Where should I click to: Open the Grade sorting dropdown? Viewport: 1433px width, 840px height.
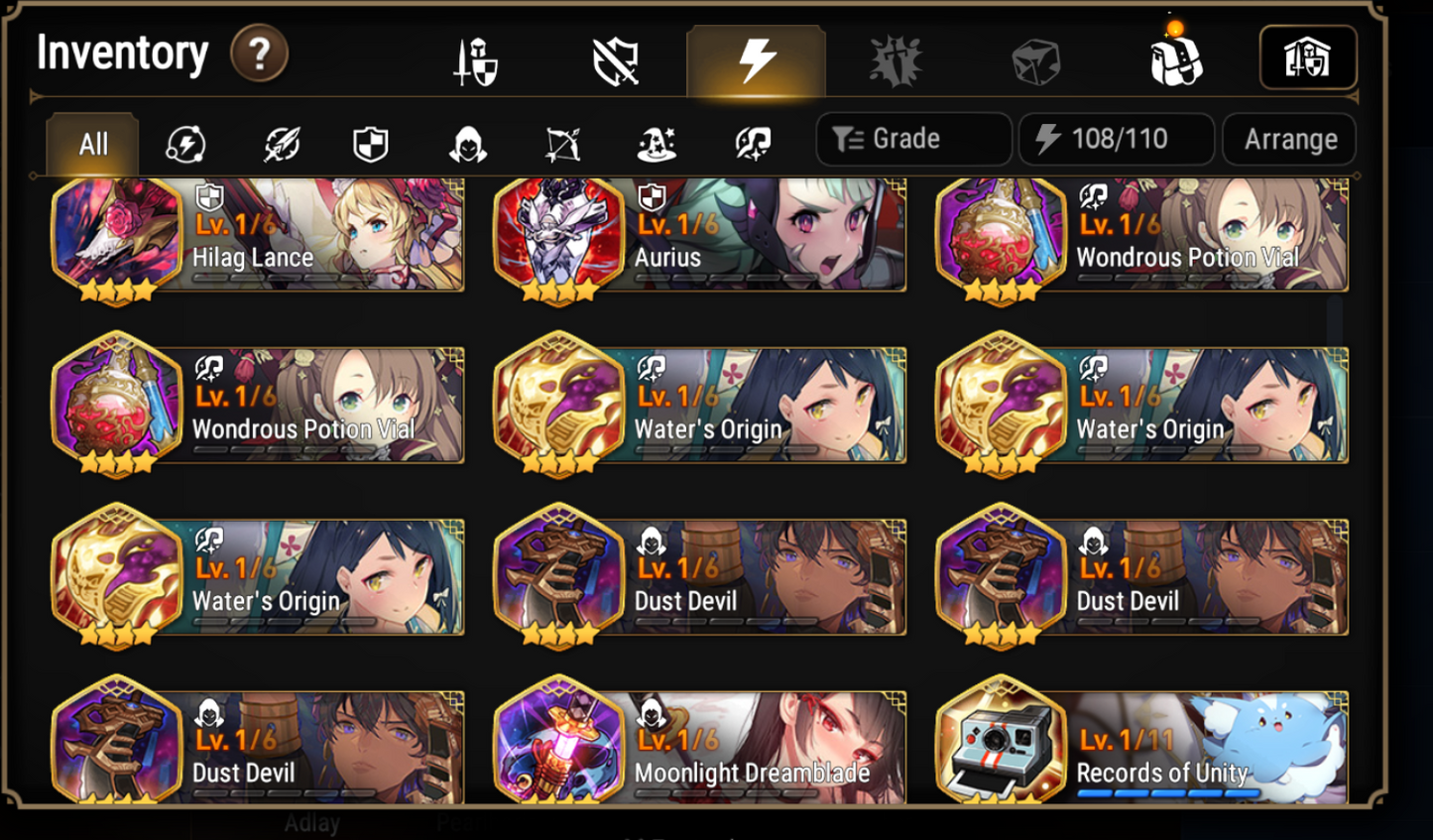pos(911,138)
